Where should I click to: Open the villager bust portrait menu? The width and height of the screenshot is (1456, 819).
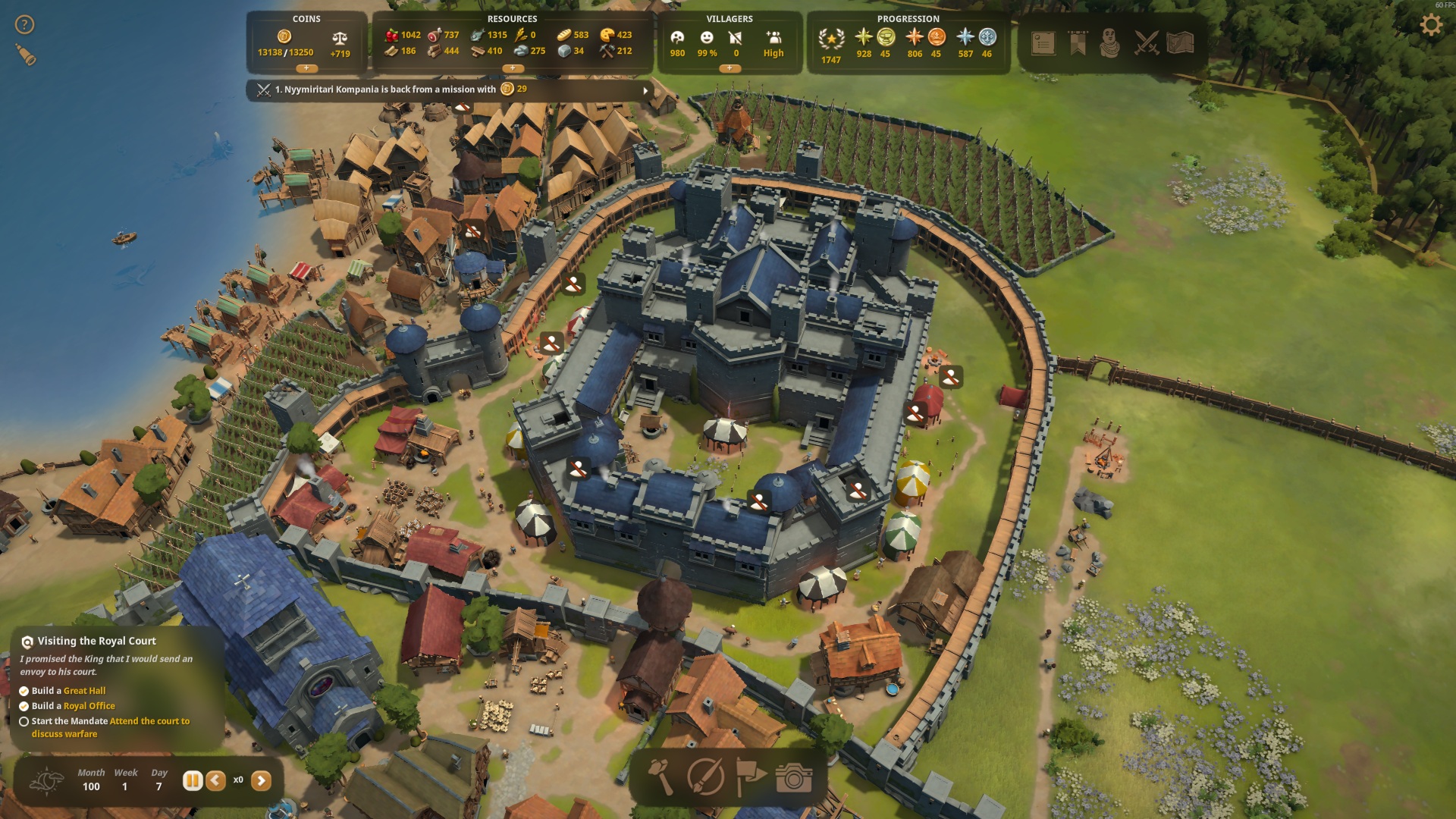1109,43
